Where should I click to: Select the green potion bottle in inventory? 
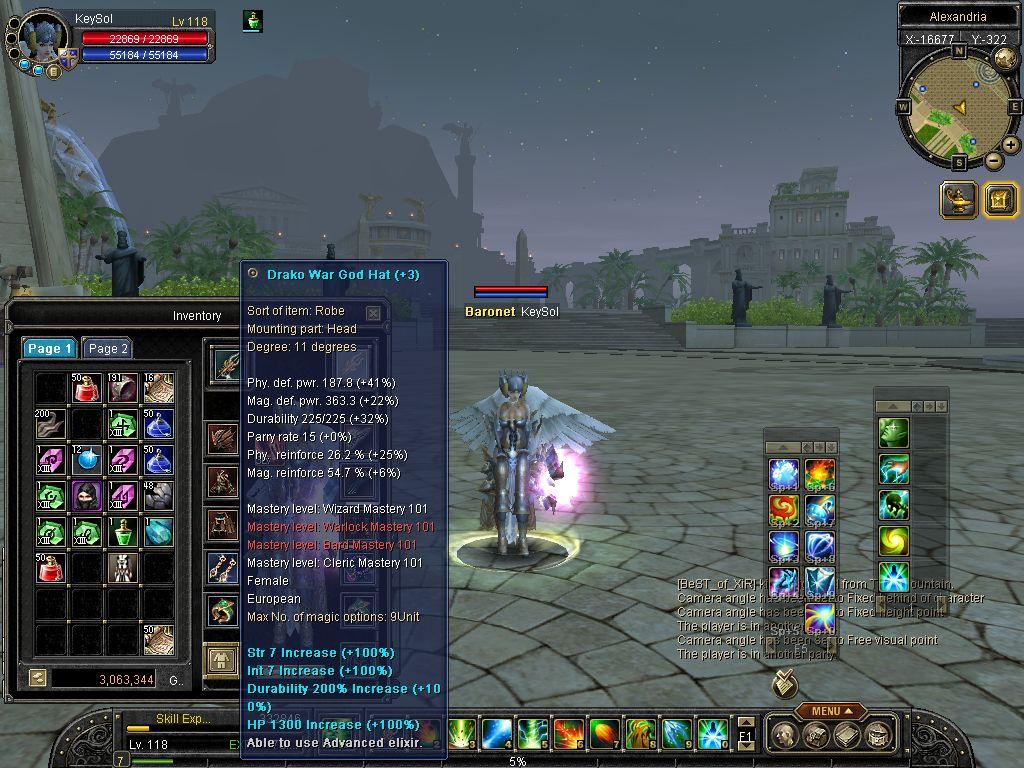[122, 531]
